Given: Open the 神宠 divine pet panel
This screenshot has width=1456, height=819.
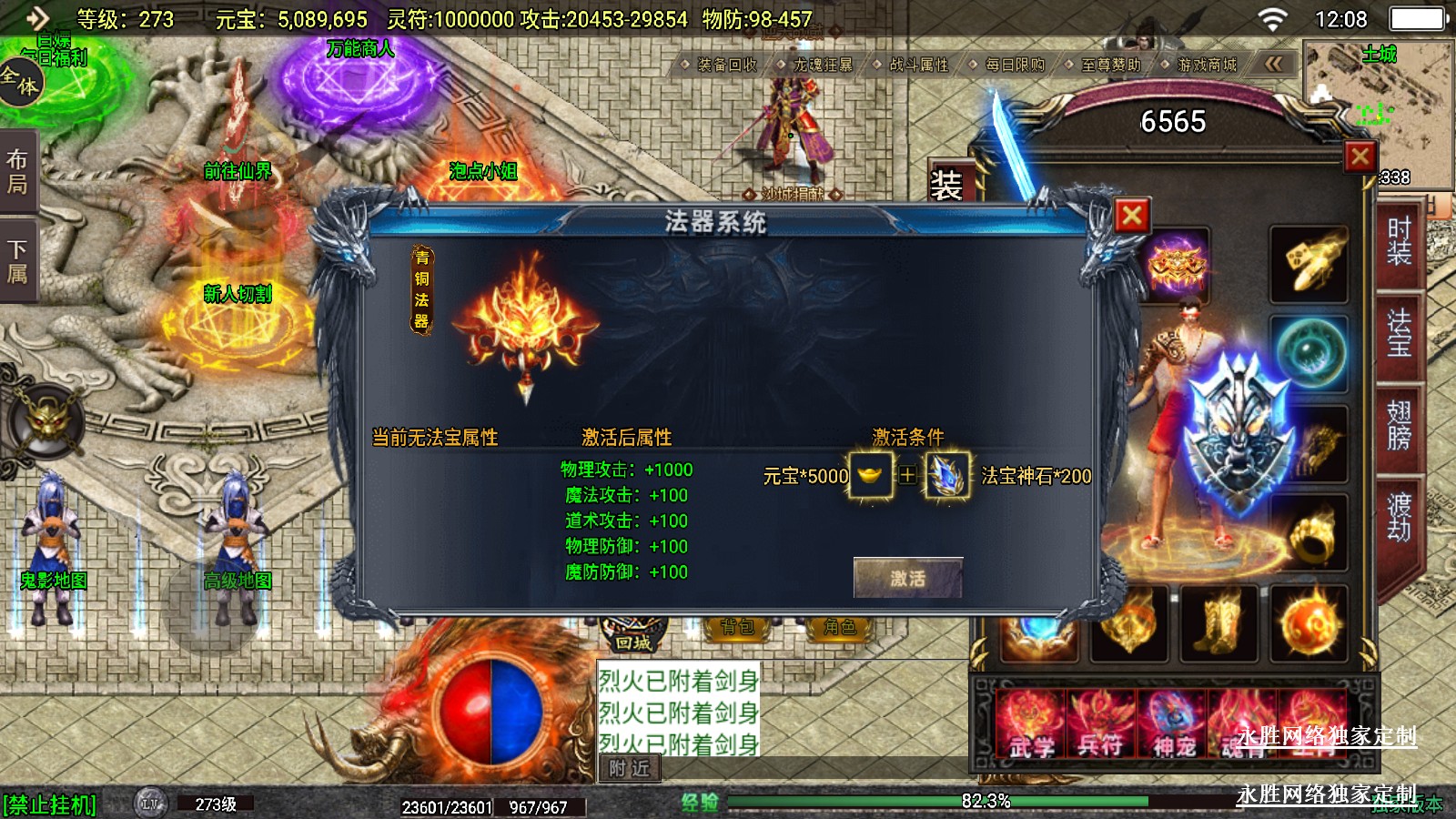Looking at the screenshot, I should click(x=1174, y=725).
